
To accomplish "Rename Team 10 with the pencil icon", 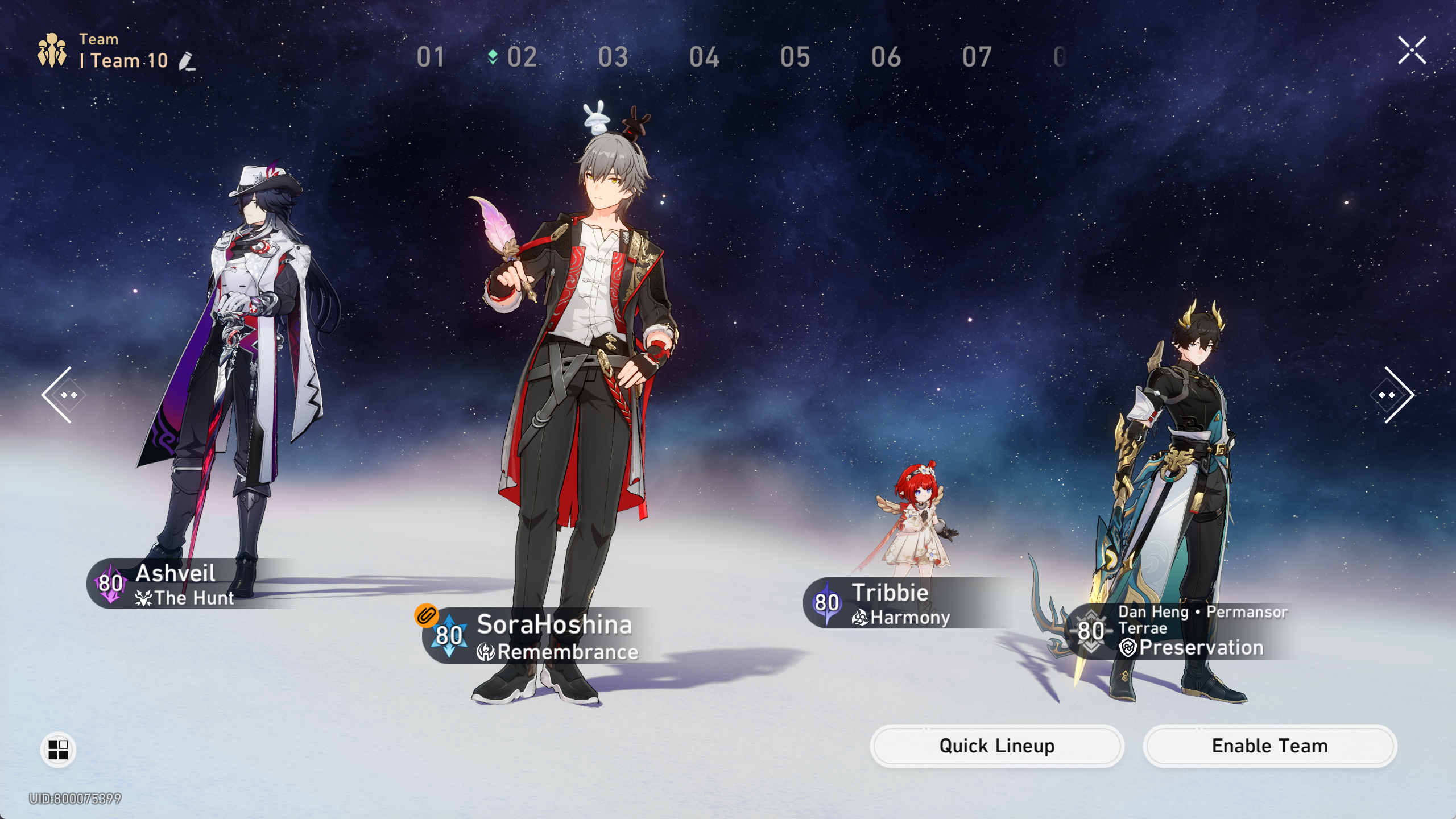I will (x=187, y=61).
